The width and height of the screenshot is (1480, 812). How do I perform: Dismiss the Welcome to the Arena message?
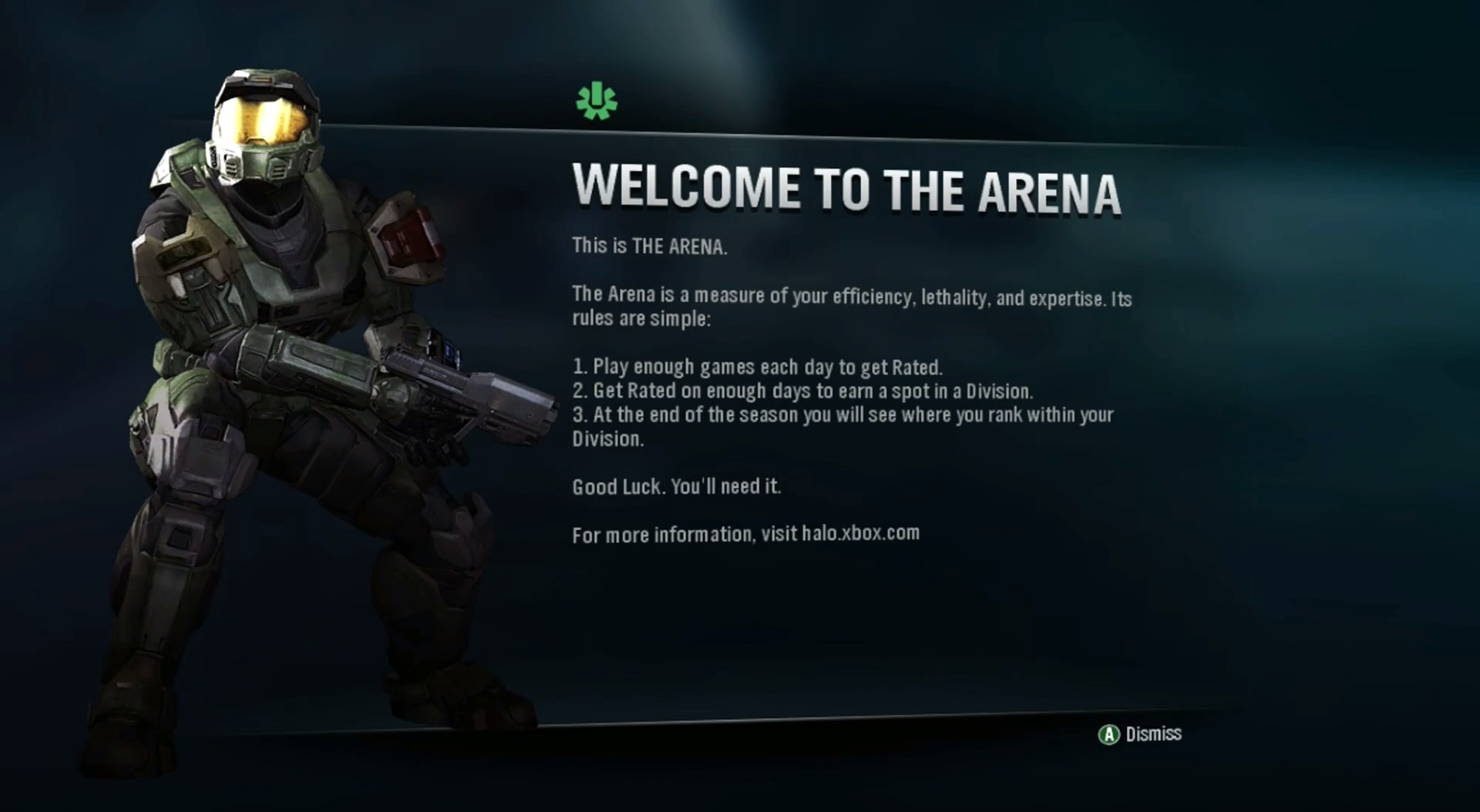click(1140, 734)
